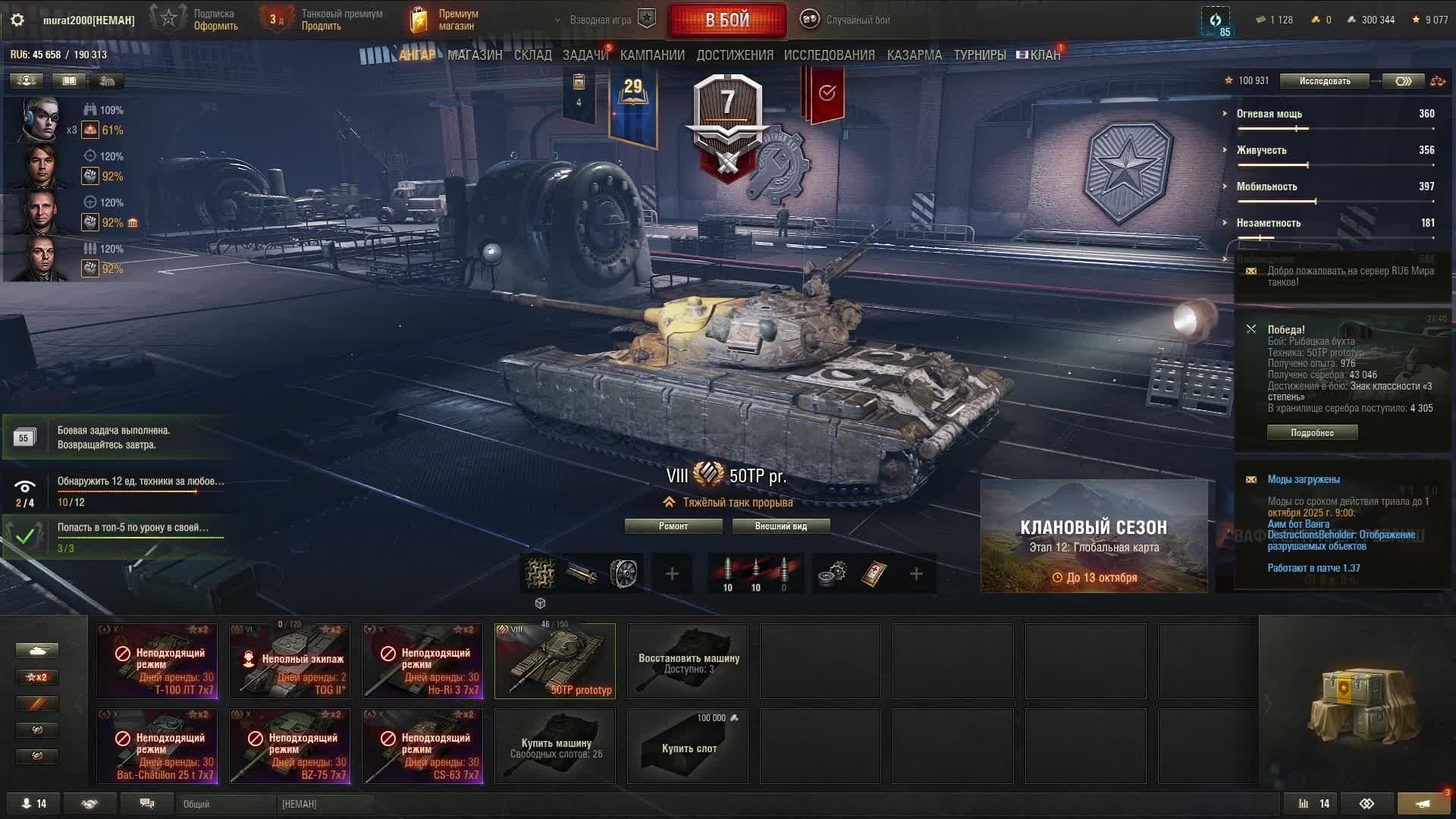Click the Исследовать button
1456x819 pixels.
point(1324,81)
